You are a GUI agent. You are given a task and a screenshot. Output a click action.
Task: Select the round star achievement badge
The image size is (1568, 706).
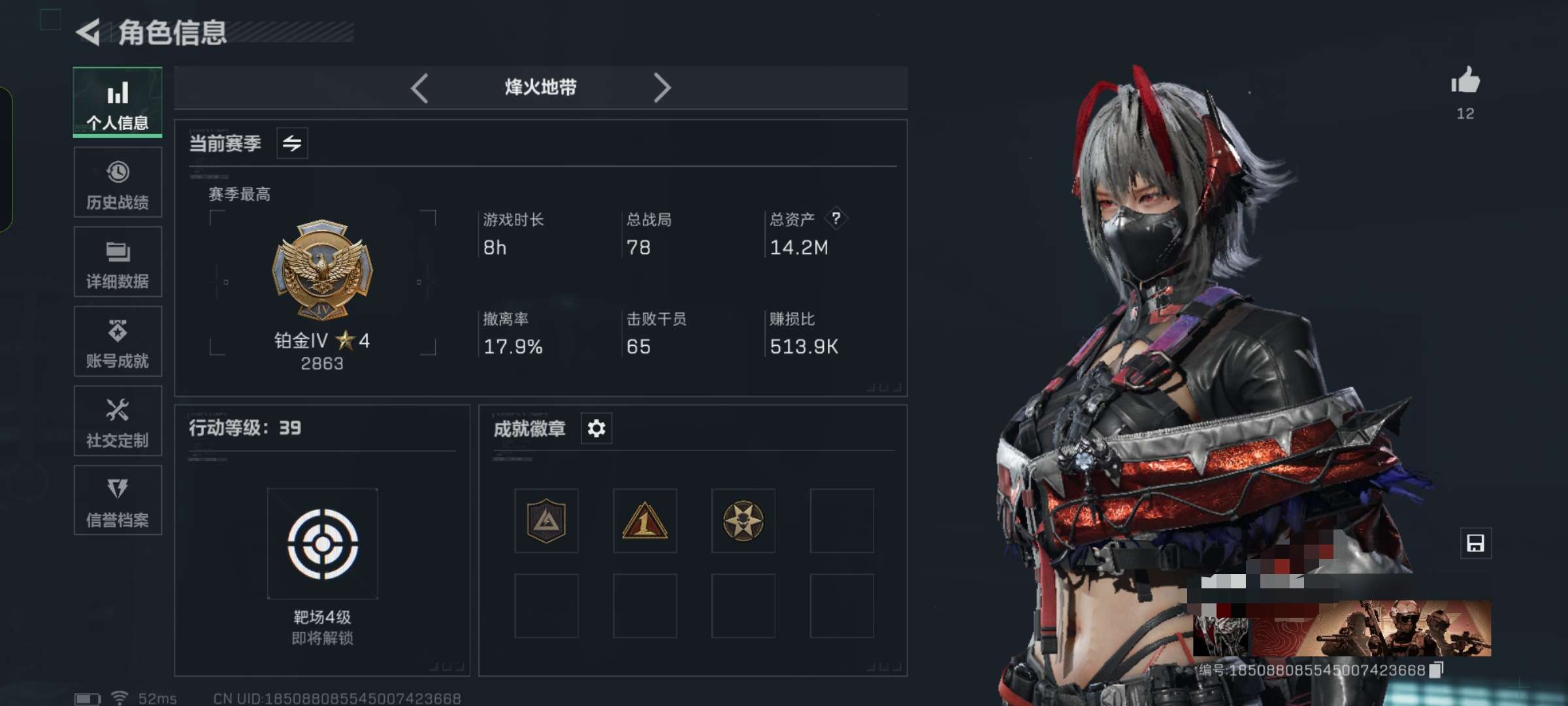point(743,521)
